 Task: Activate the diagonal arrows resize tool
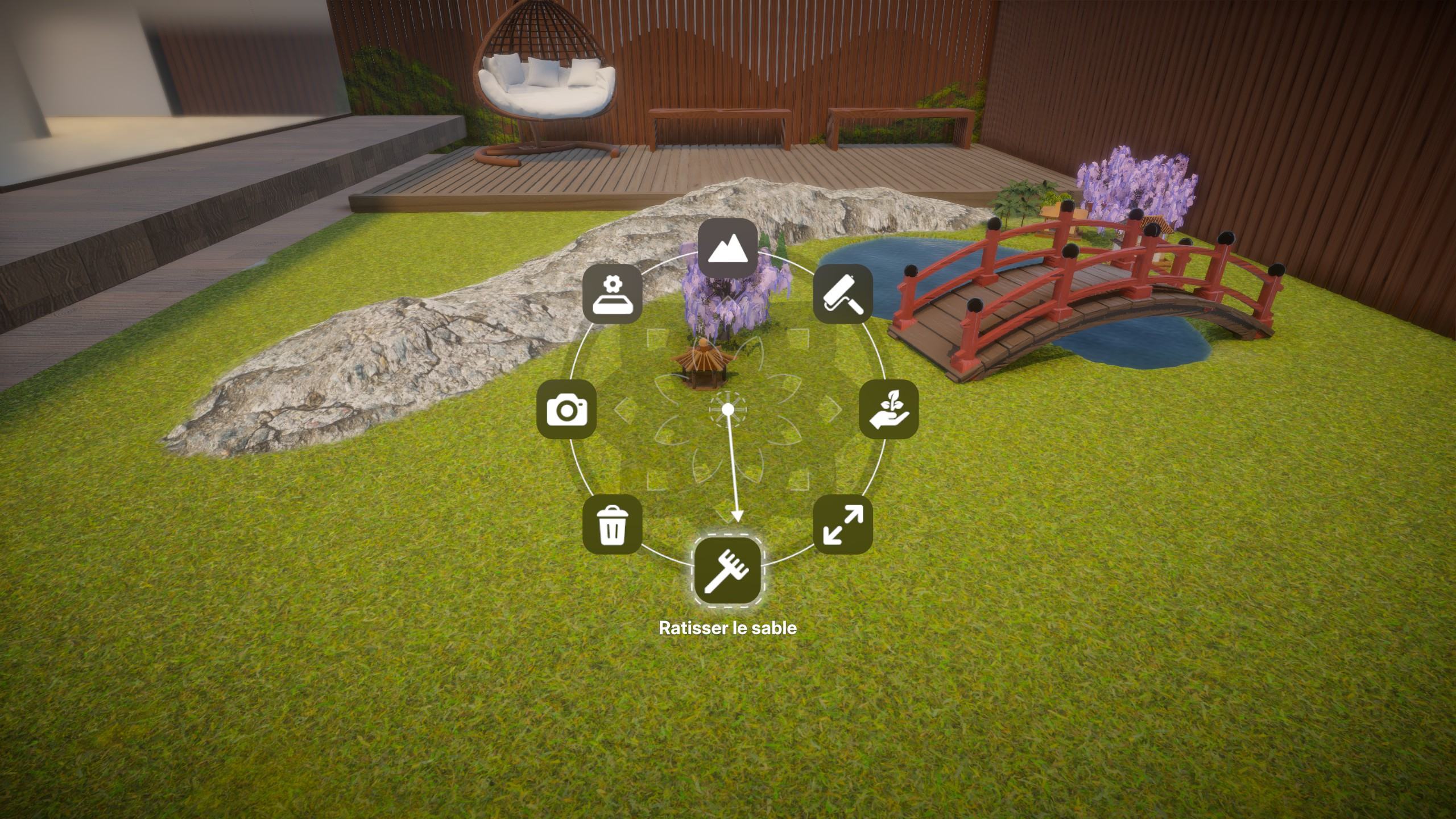coord(843,524)
